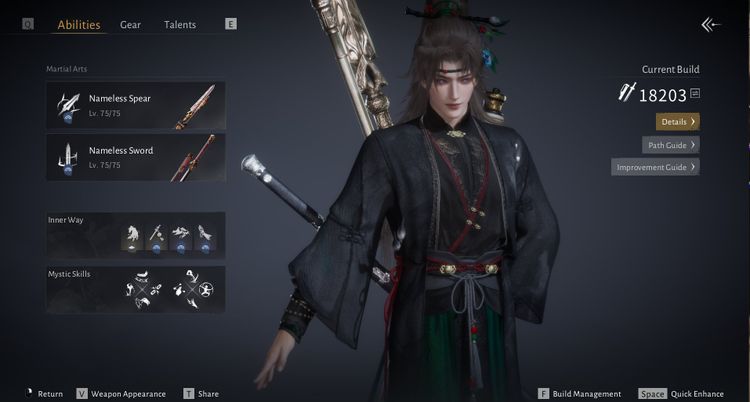Open the Gear tab
Viewport: 750px width, 402px height.
click(130, 25)
